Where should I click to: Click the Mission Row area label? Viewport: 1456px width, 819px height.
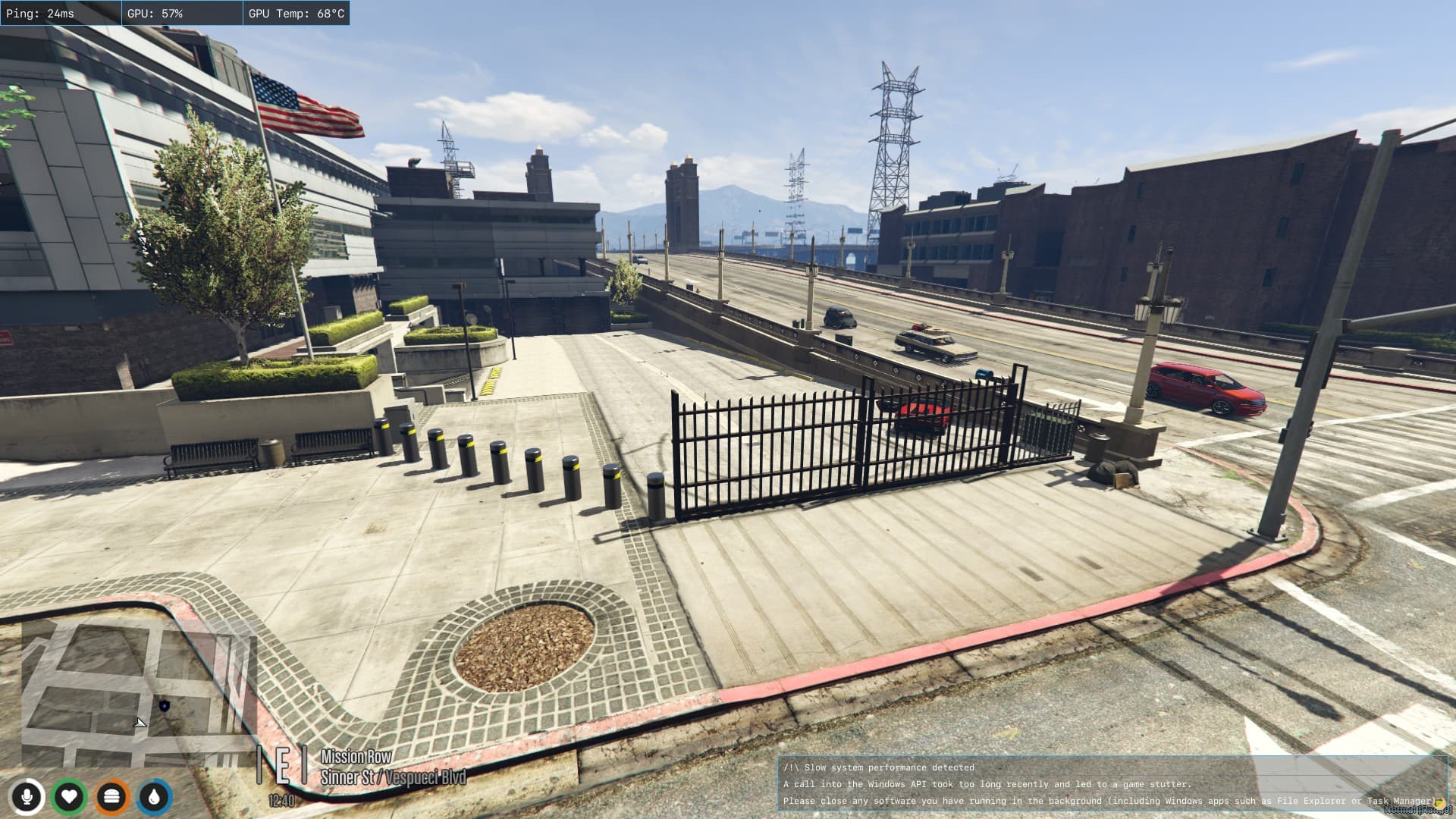click(x=356, y=757)
